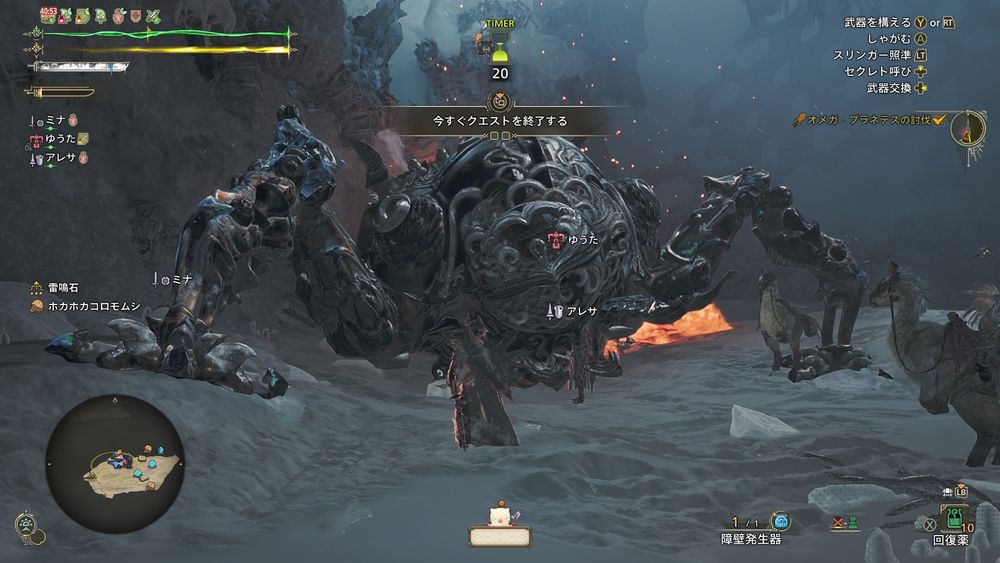This screenshot has width=1000, height=563.
Task: Click the 雷鳴石 nearby item entry
Action: point(61,287)
